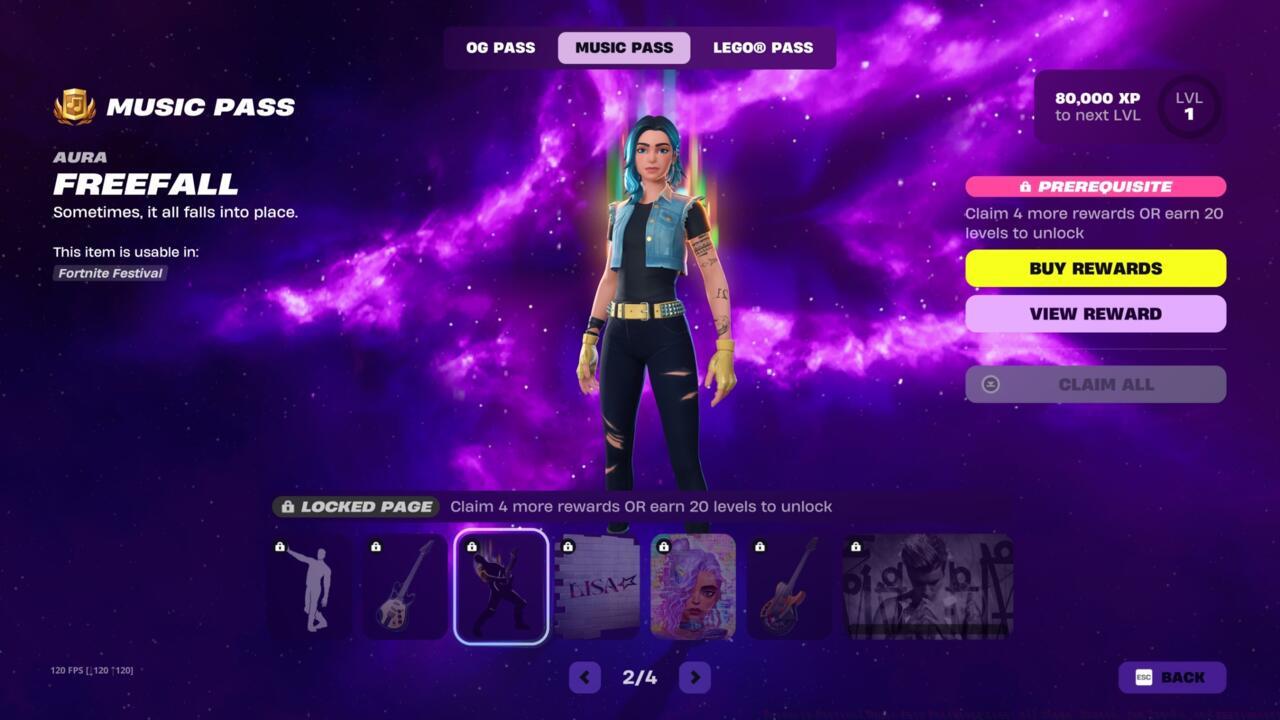
Task: Click the padlock on the dance emote thumbnail
Action: (x=280, y=545)
